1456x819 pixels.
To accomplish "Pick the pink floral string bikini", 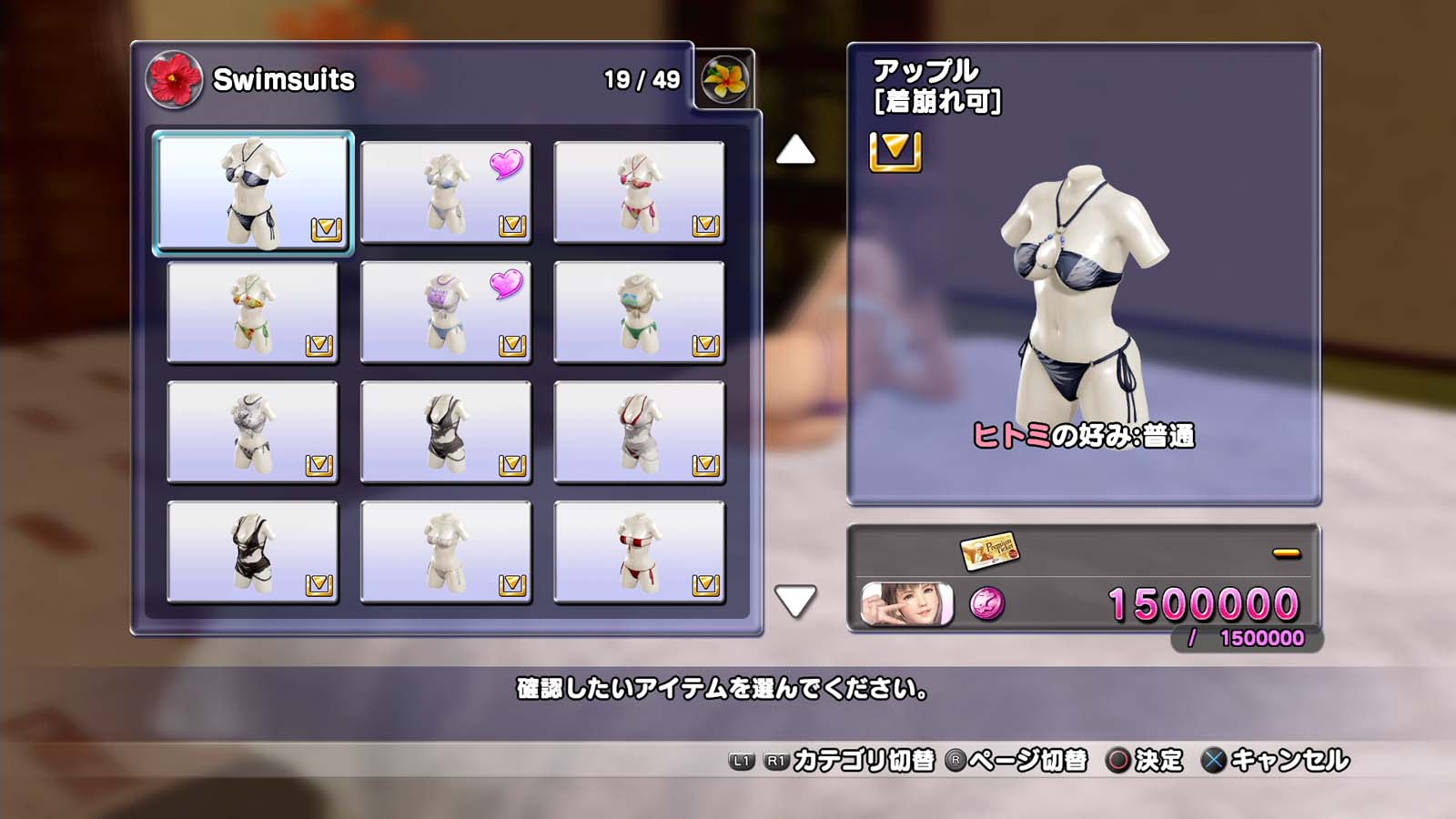I will tap(639, 193).
